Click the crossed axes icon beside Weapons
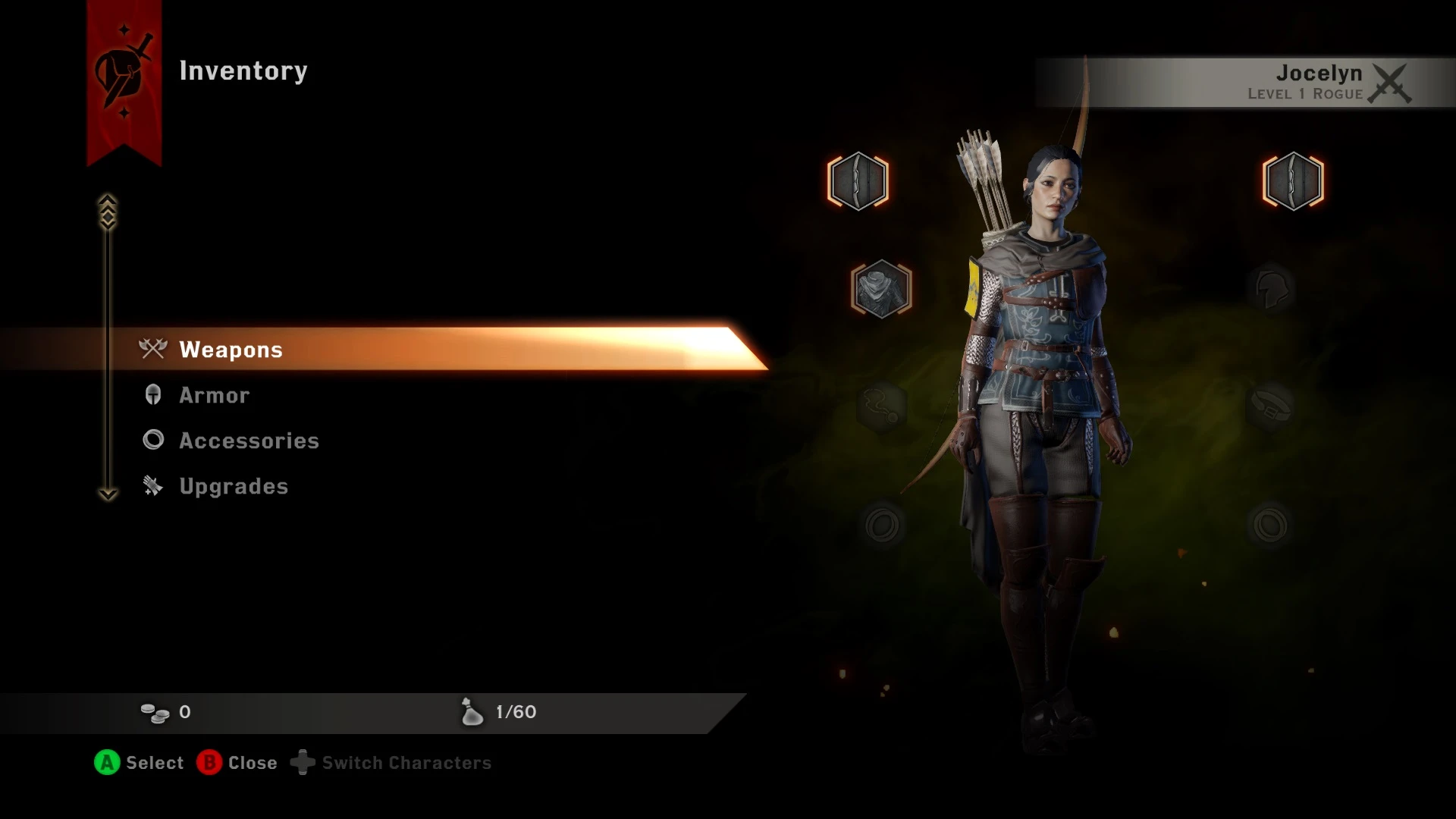The width and height of the screenshot is (1456, 819). [152, 350]
